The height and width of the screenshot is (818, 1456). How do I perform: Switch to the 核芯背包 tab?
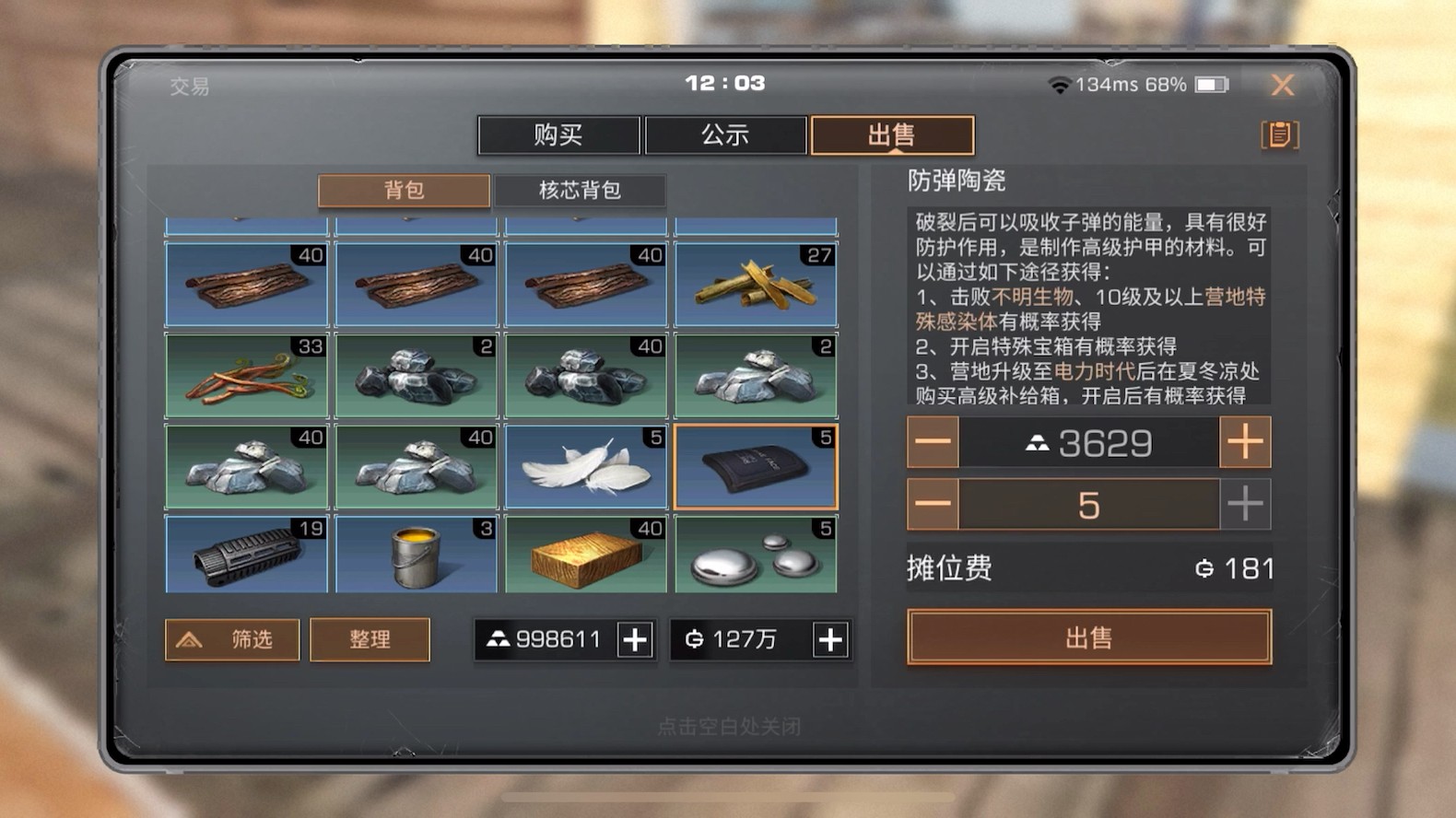click(x=581, y=191)
